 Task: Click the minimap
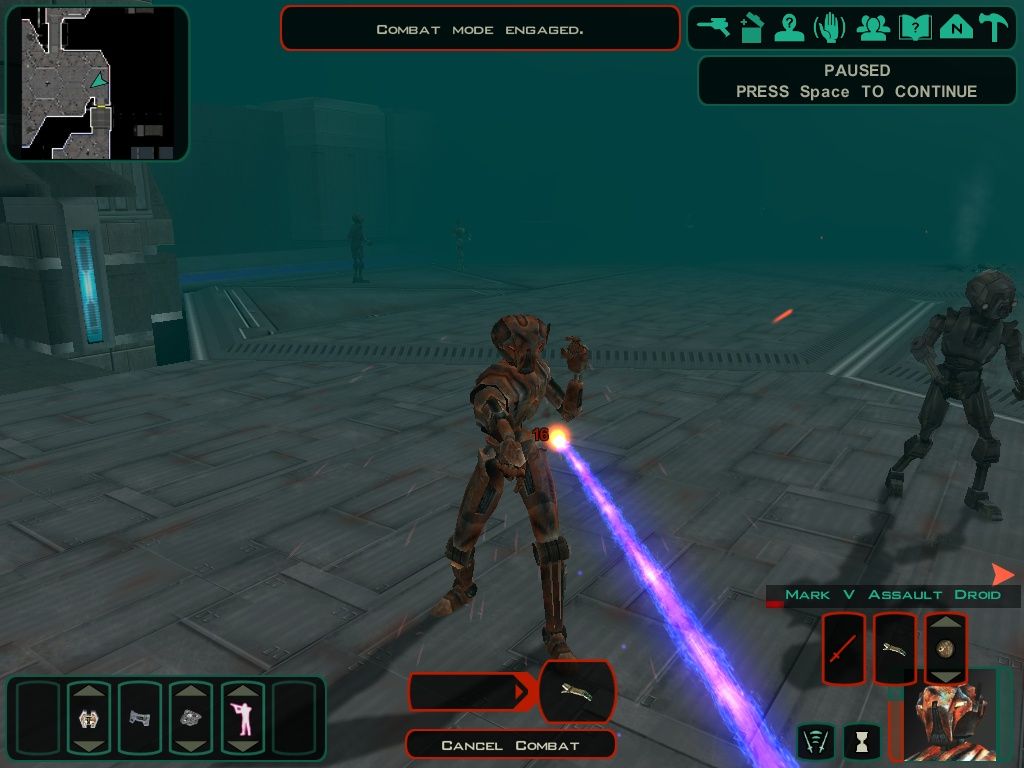point(97,83)
